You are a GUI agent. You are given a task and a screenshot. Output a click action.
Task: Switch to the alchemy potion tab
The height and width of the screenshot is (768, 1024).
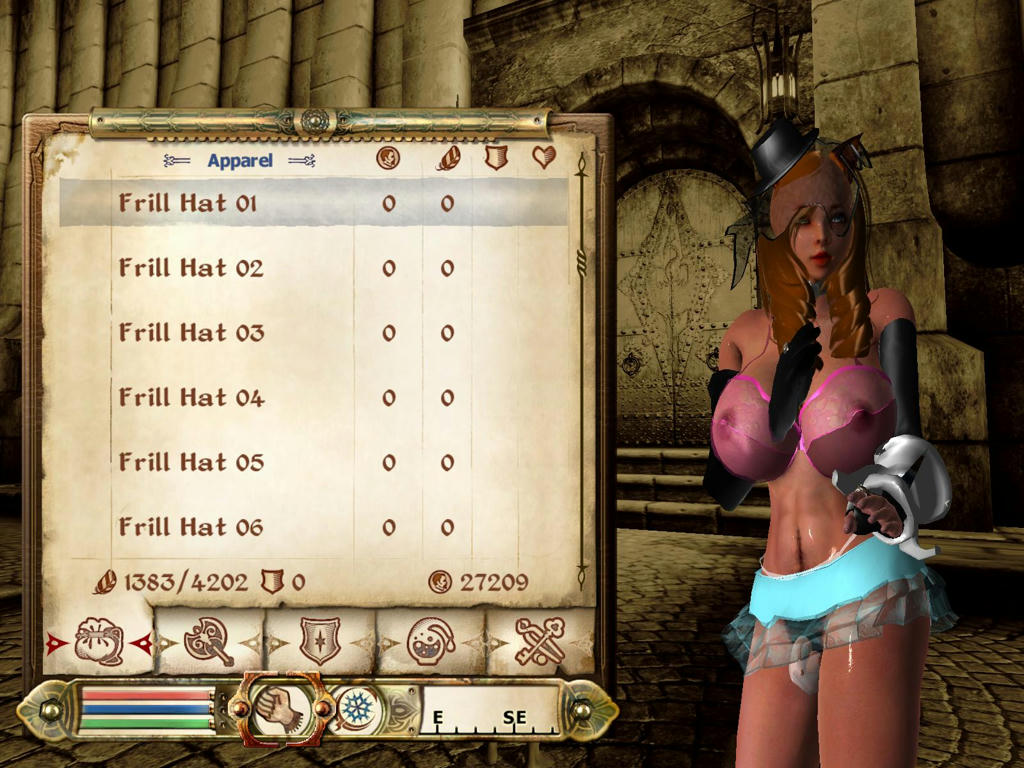(431, 641)
